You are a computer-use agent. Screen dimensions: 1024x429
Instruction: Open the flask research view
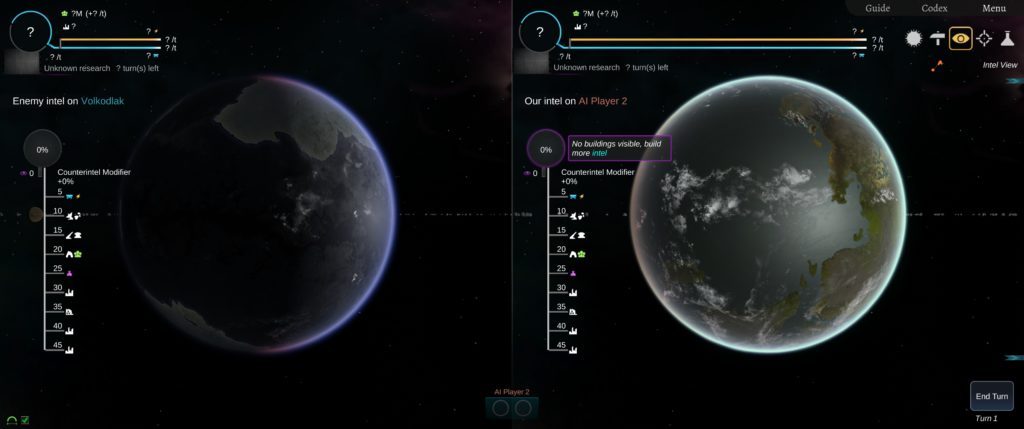pos(1007,38)
